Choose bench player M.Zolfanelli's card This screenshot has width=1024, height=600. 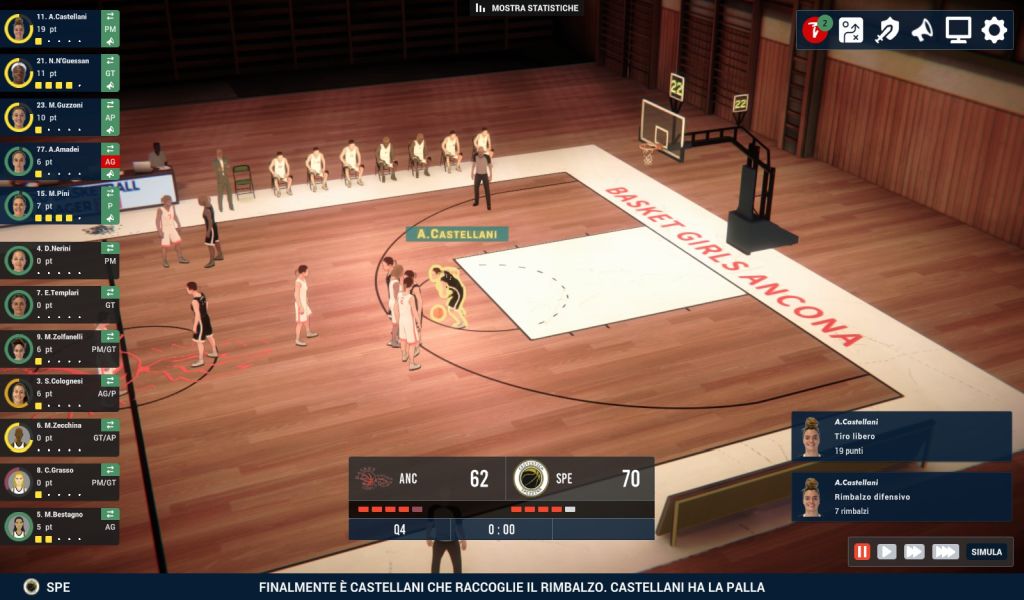coord(55,348)
